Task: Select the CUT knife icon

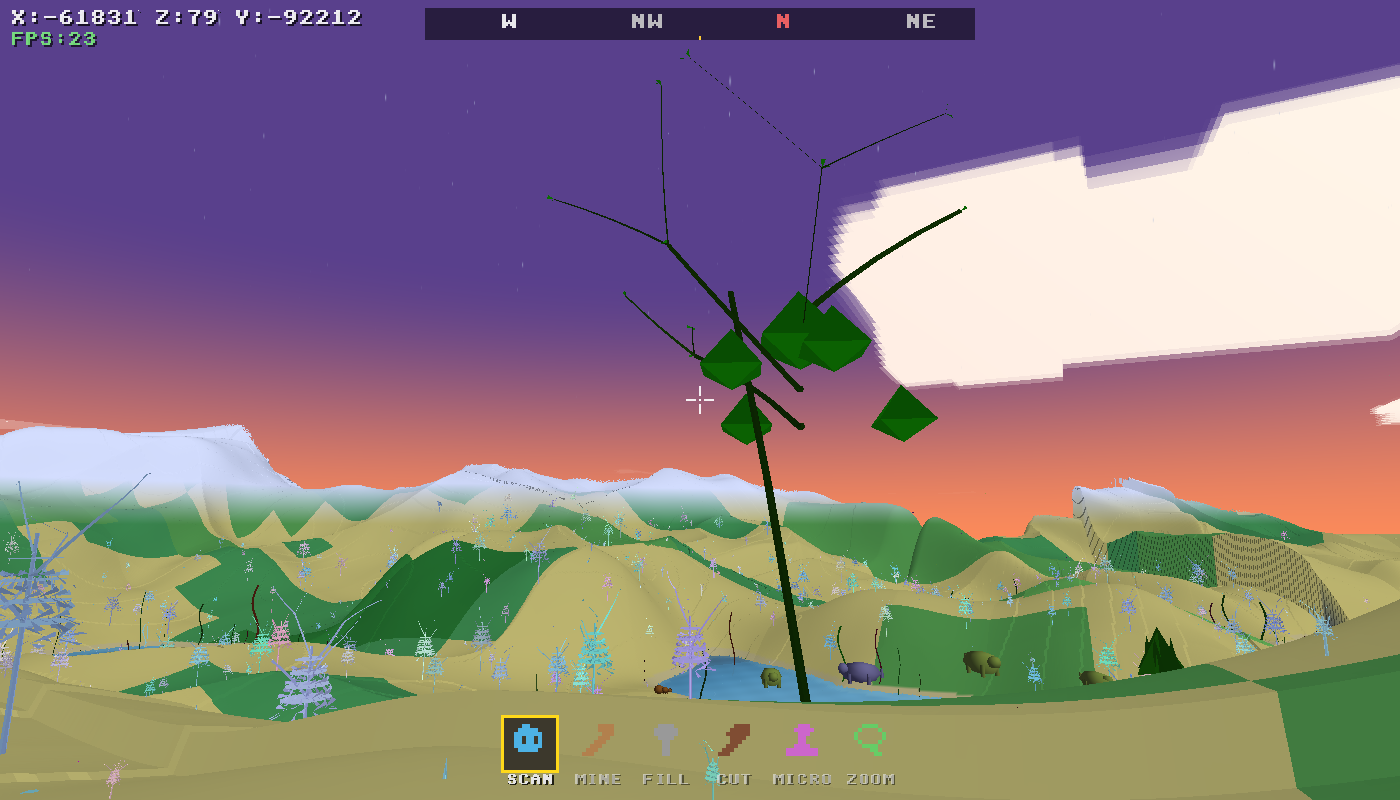Action: (734, 740)
